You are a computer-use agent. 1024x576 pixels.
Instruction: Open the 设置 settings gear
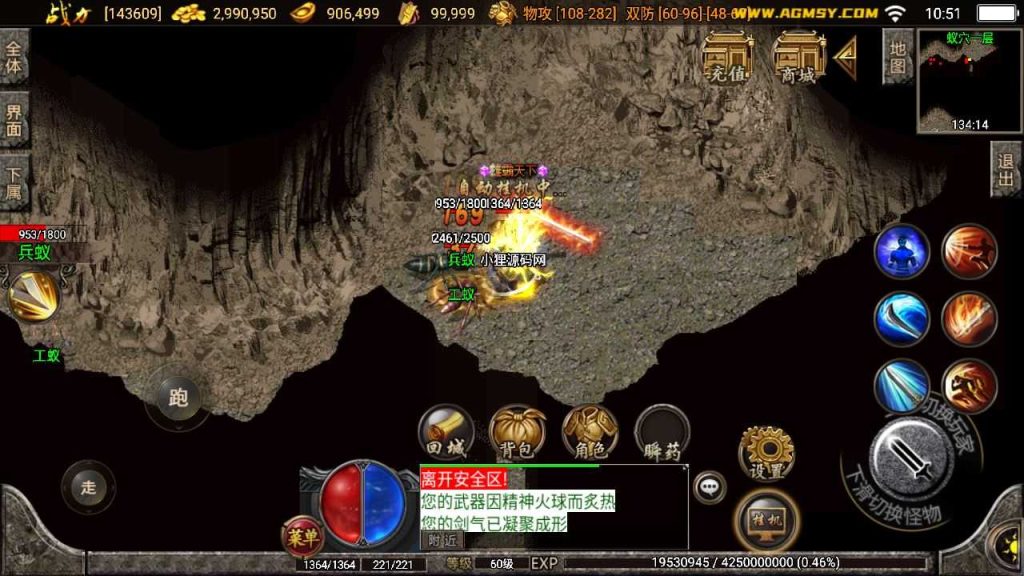(x=766, y=451)
